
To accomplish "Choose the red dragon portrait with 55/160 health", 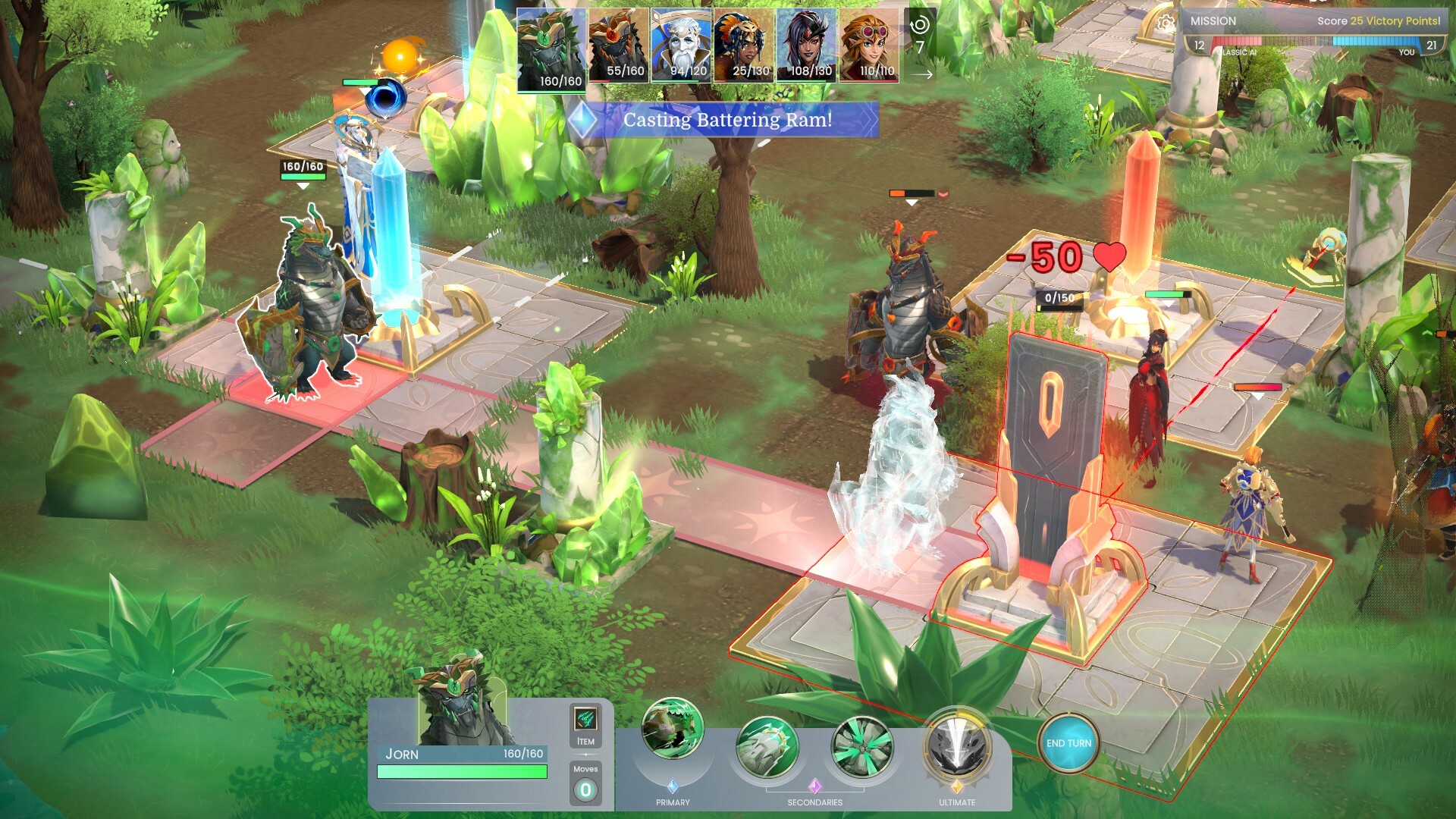I will 618,45.
